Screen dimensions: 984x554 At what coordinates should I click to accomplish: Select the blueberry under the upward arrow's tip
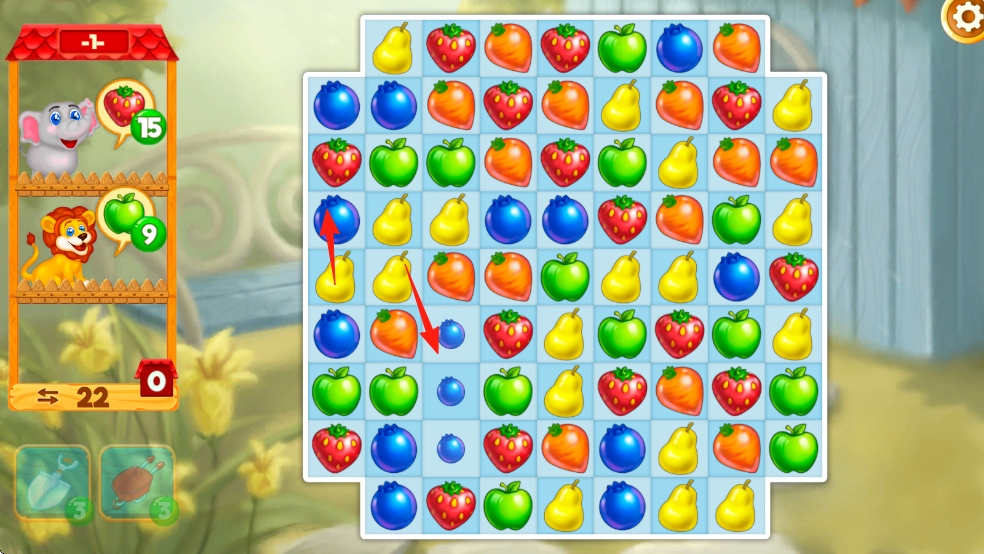point(336,218)
